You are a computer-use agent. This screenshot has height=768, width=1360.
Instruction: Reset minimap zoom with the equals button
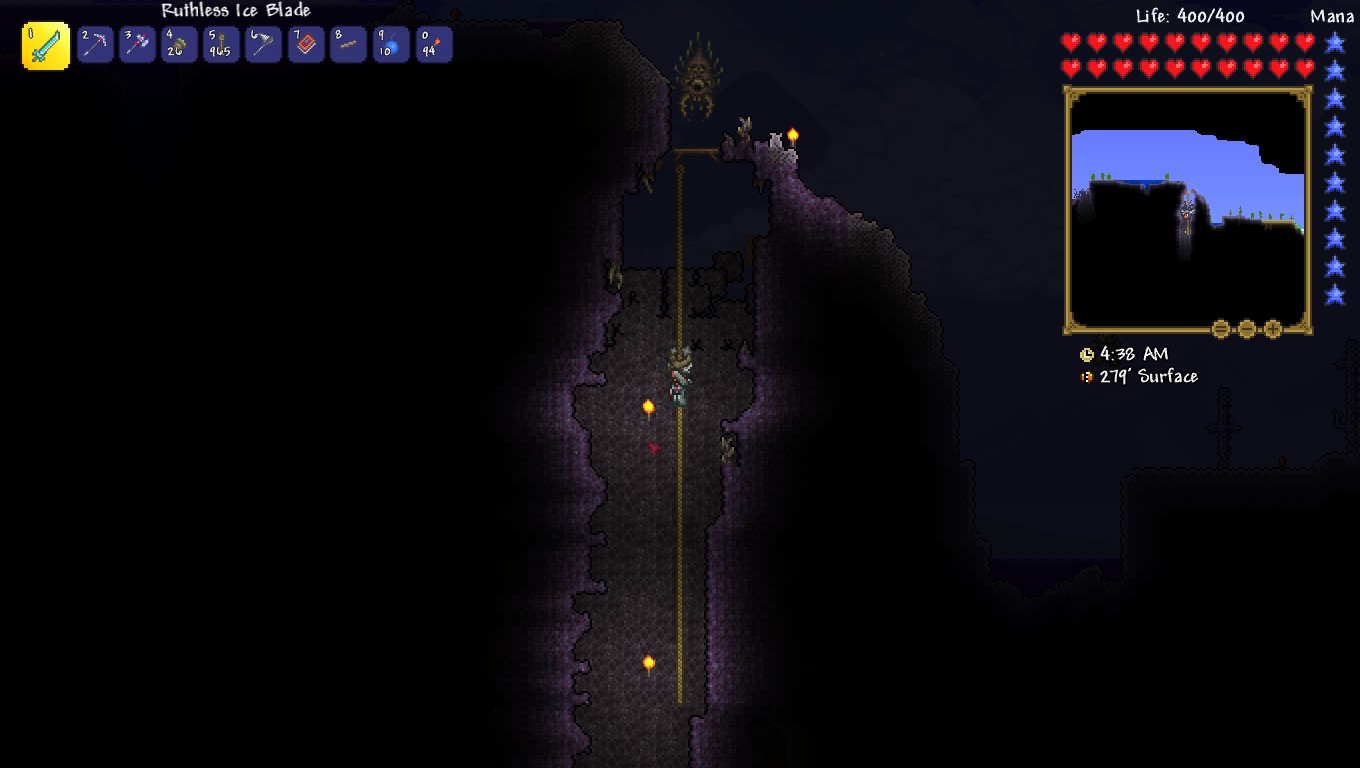tap(1221, 328)
